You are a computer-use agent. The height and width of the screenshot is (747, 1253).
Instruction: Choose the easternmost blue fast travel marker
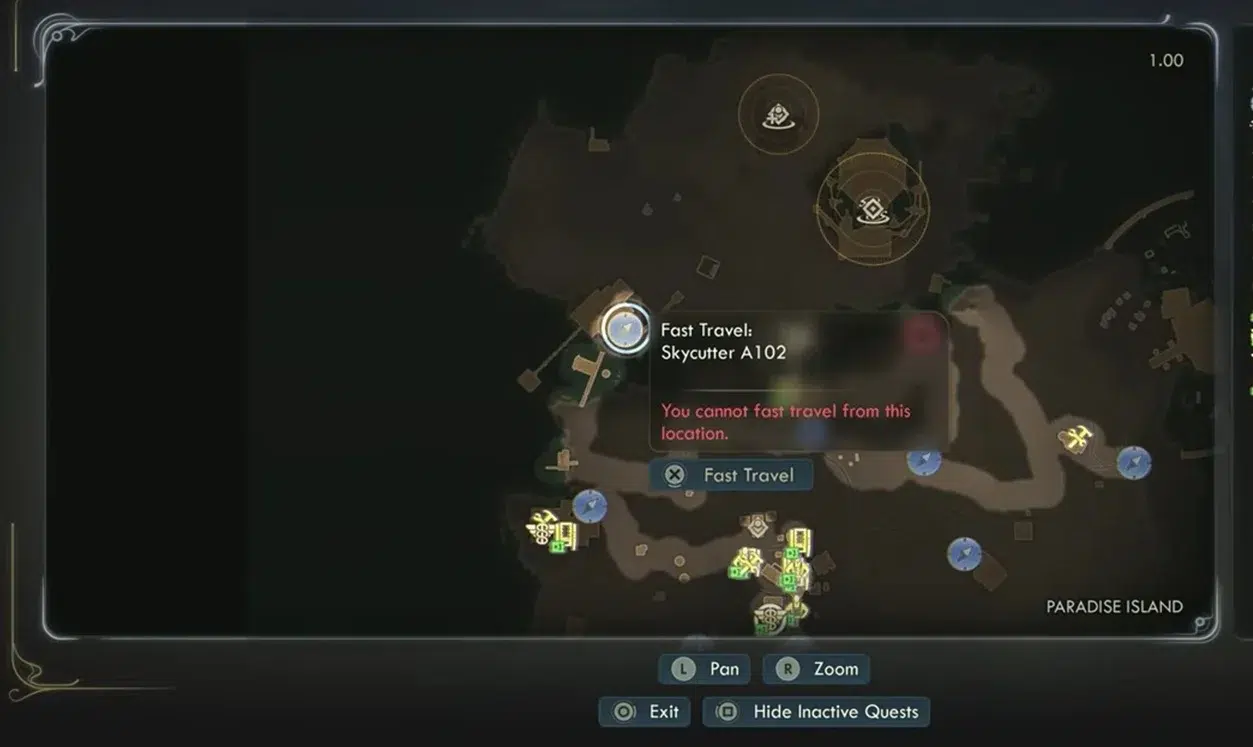pyautogui.click(x=1133, y=462)
